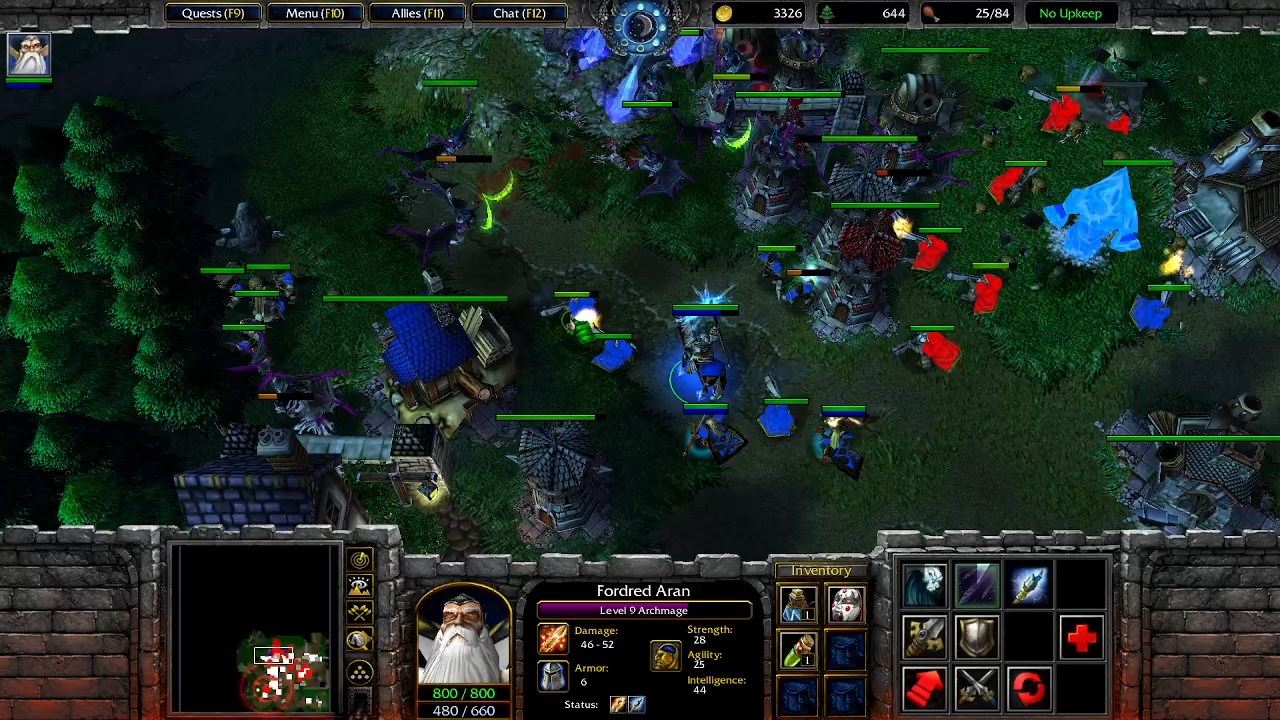Open the Quests (F9) menu
The image size is (1280, 720).
tap(213, 13)
